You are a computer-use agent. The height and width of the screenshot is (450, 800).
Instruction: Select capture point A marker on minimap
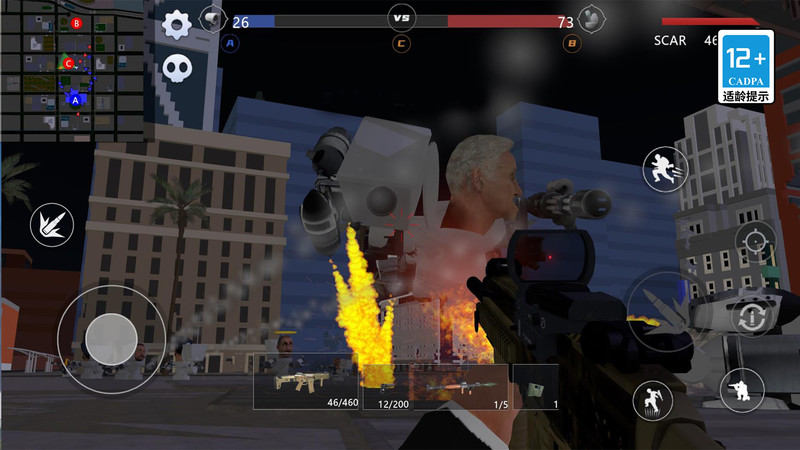(76, 99)
